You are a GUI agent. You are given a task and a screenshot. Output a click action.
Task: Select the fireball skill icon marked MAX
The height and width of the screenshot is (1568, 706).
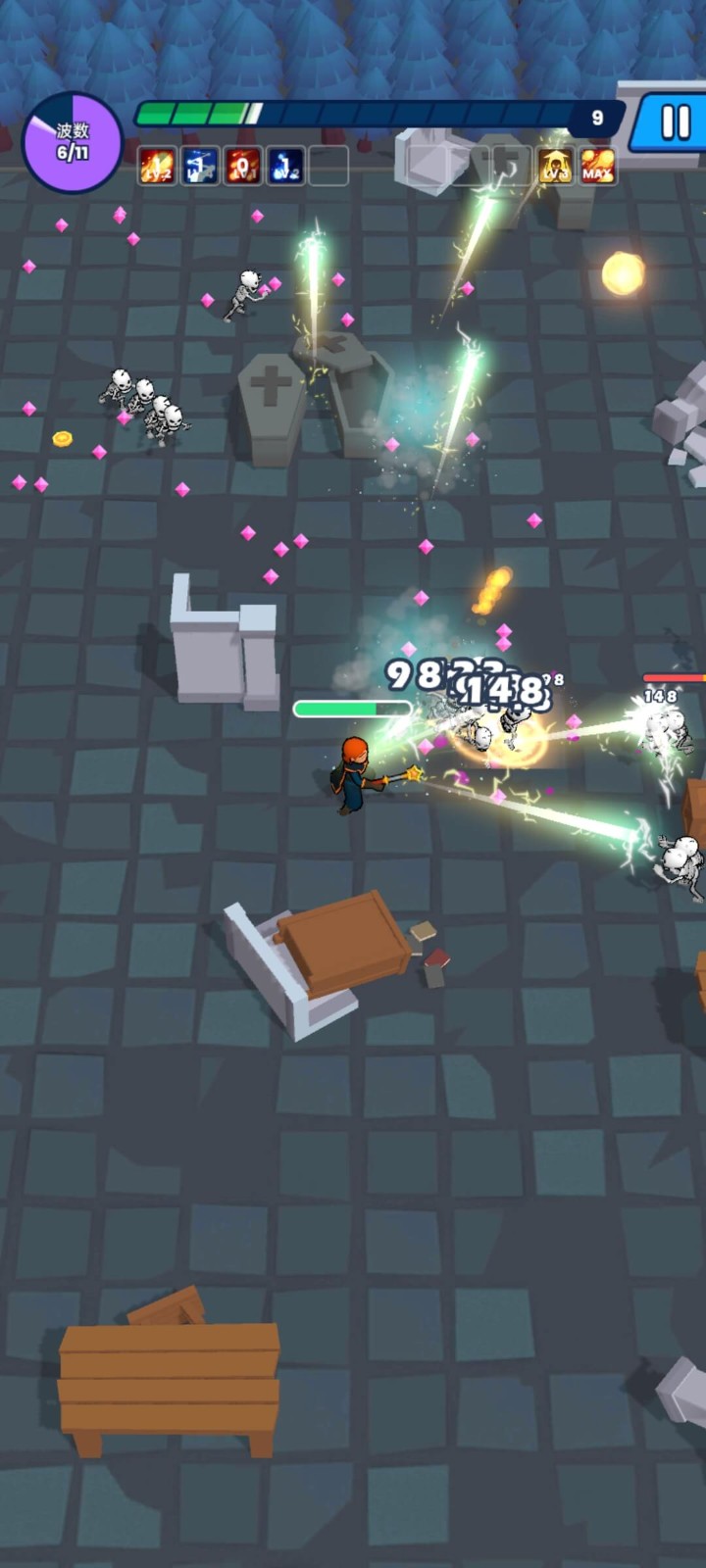pyautogui.click(x=597, y=167)
